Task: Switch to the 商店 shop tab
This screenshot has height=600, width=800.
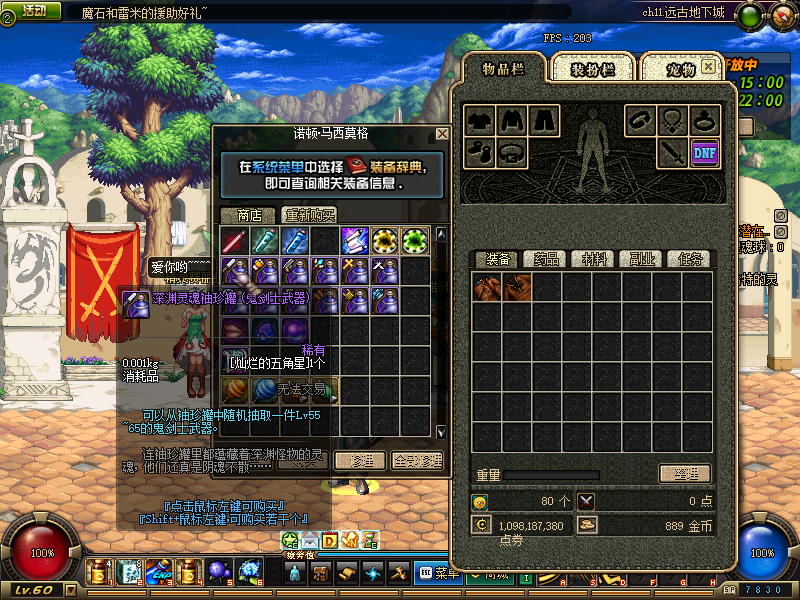Action: point(249,215)
